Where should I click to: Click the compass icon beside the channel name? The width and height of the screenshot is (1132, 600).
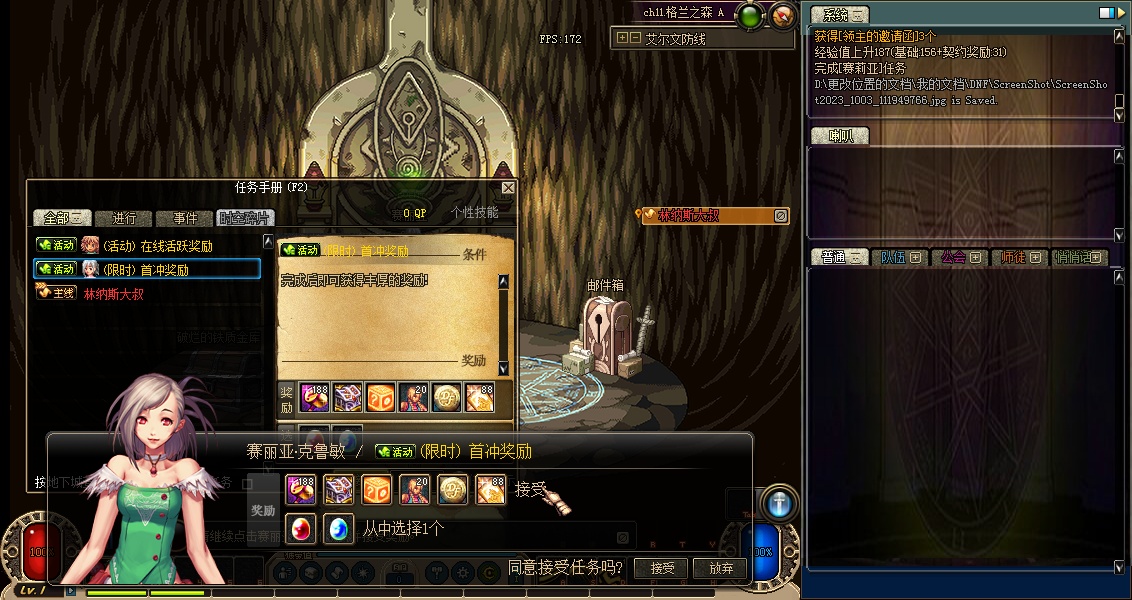coord(784,15)
